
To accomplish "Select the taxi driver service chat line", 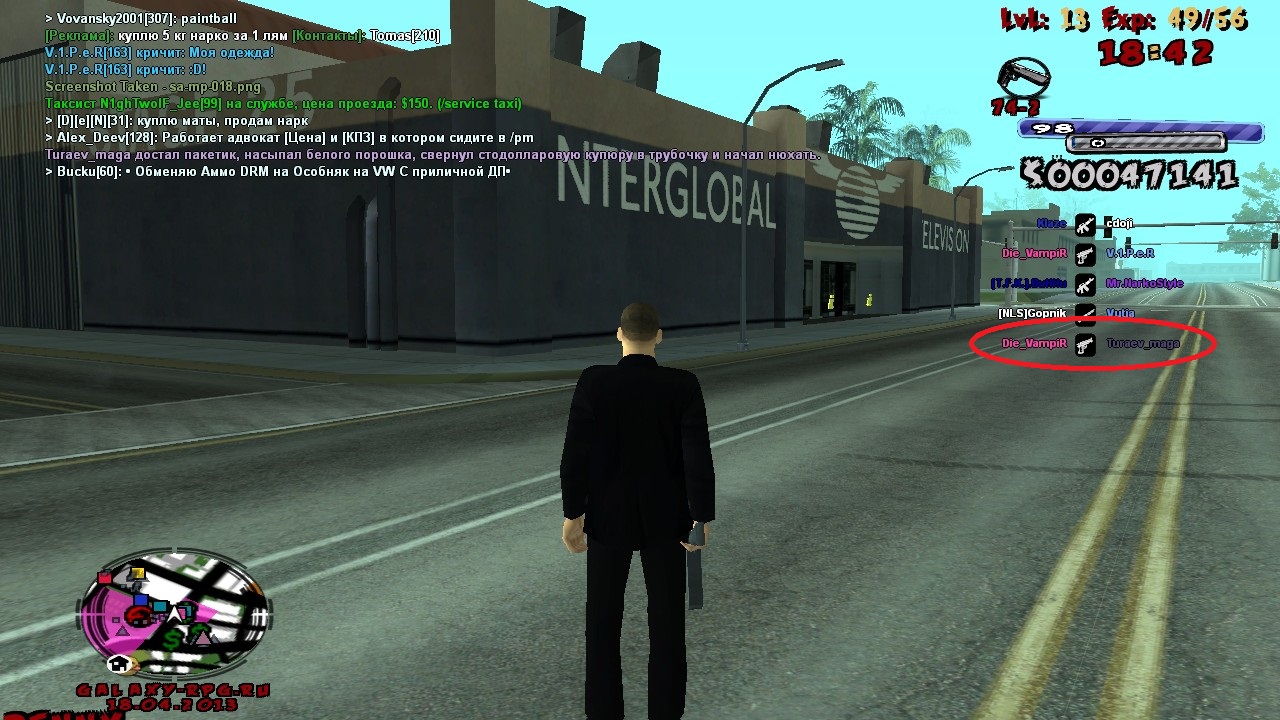I will pos(283,104).
